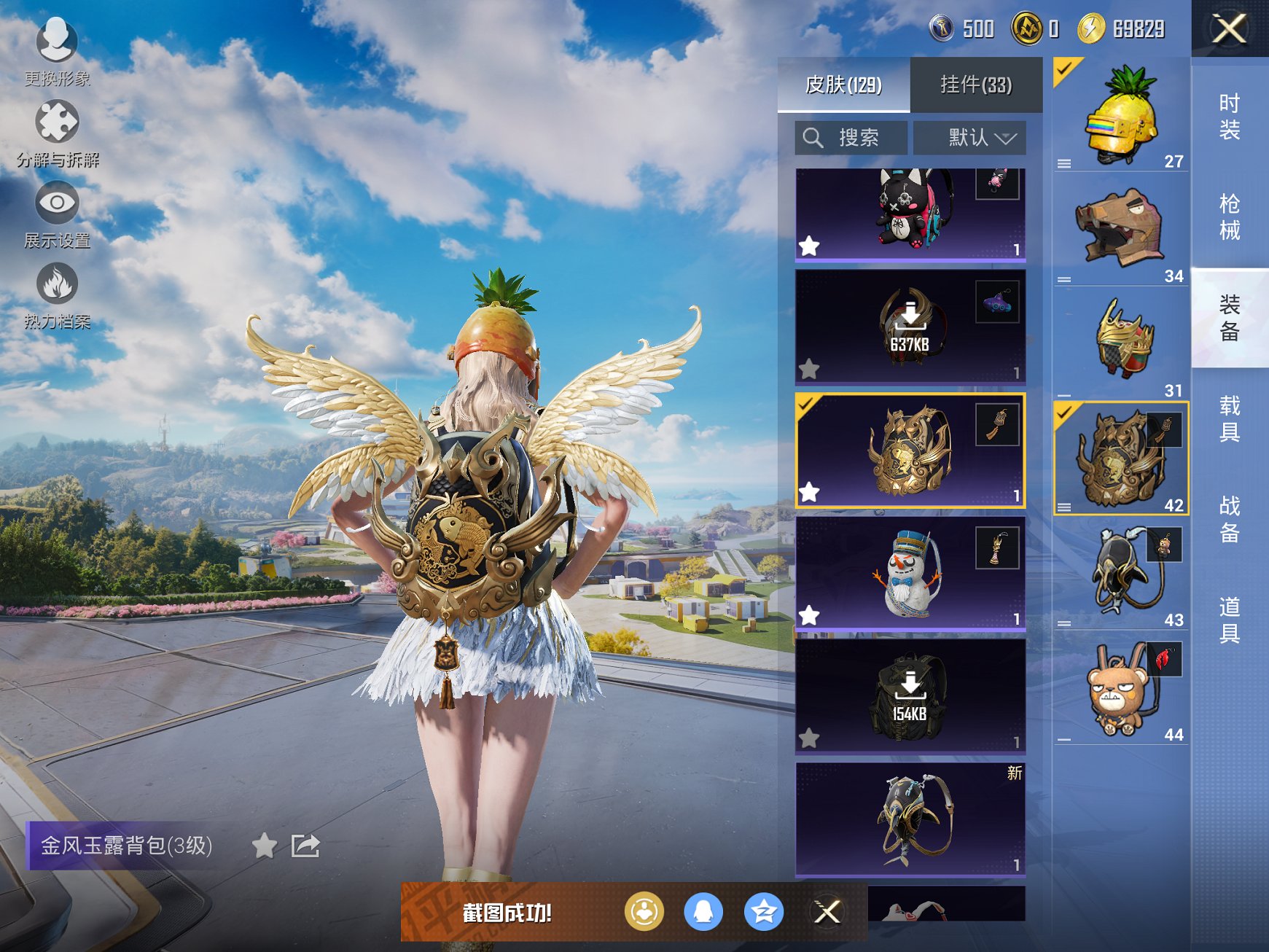Click the 搜索 search field
Screen dimensions: 1269x952
[x=851, y=138]
